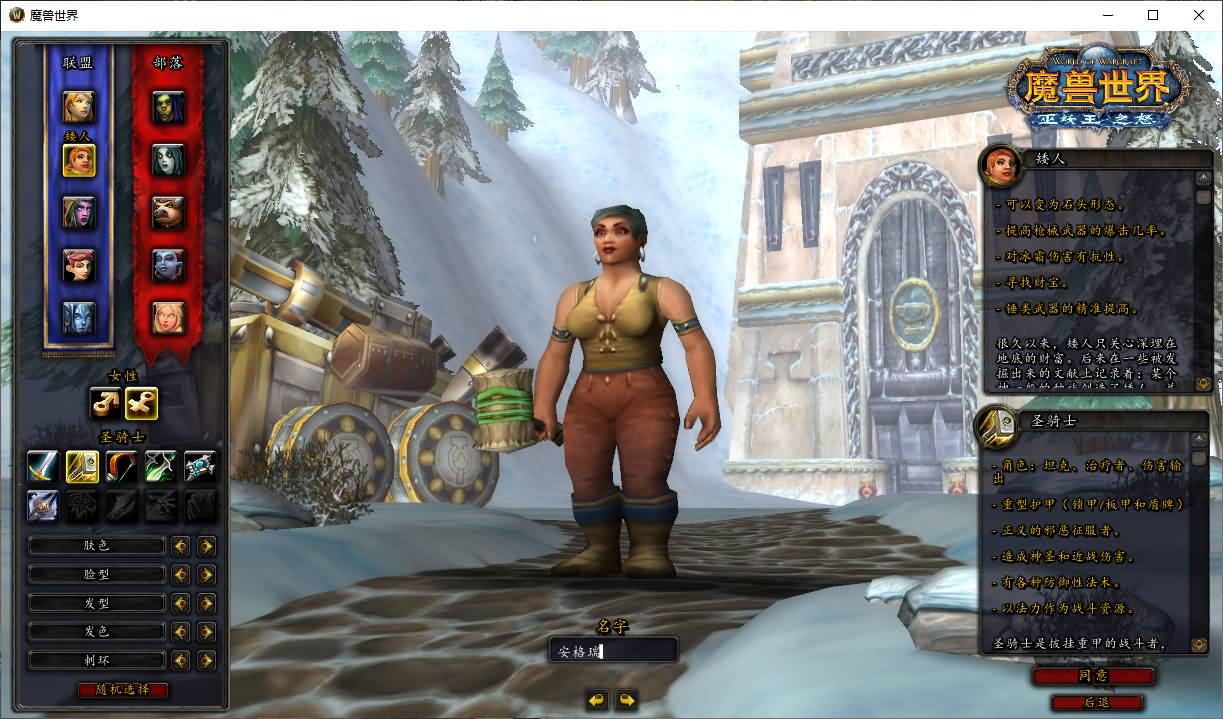This screenshot has height=719, width=1223.
Task: Select the Death Knight class icon
Action: (42, 505)
